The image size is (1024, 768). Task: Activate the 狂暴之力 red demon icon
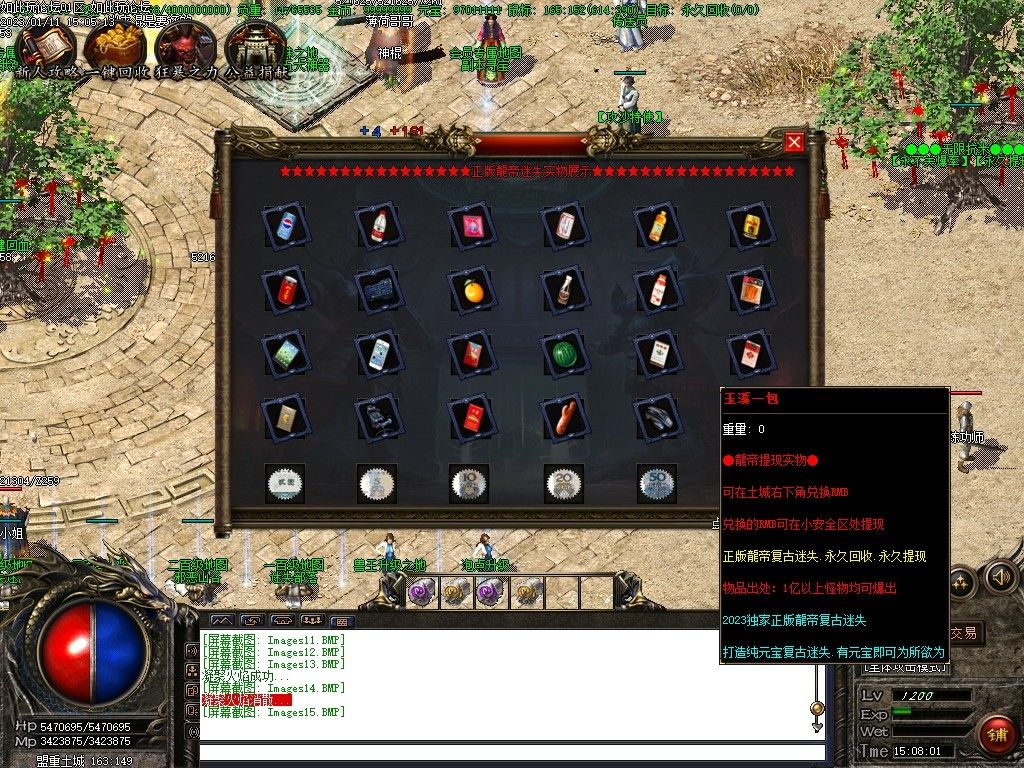tap(187, 46)
